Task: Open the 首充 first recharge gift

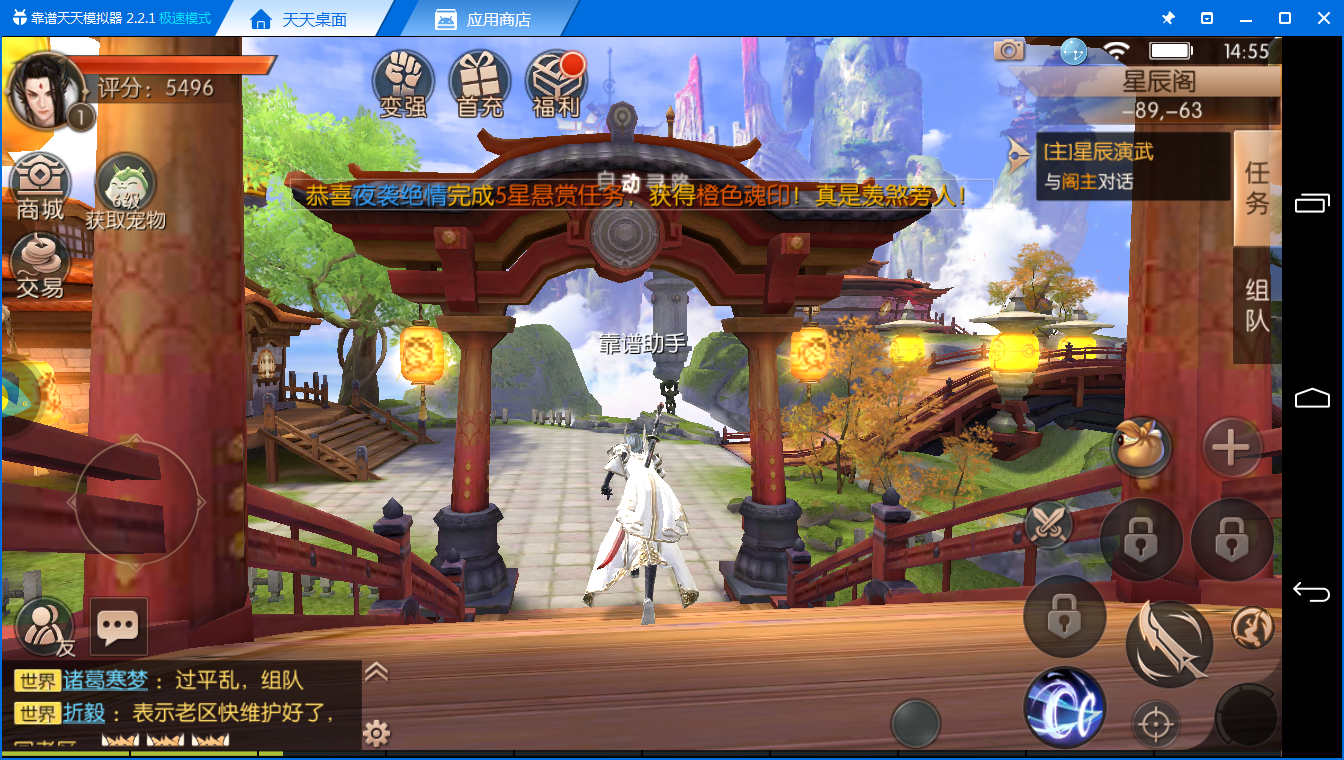Action: tap(480, 84)
